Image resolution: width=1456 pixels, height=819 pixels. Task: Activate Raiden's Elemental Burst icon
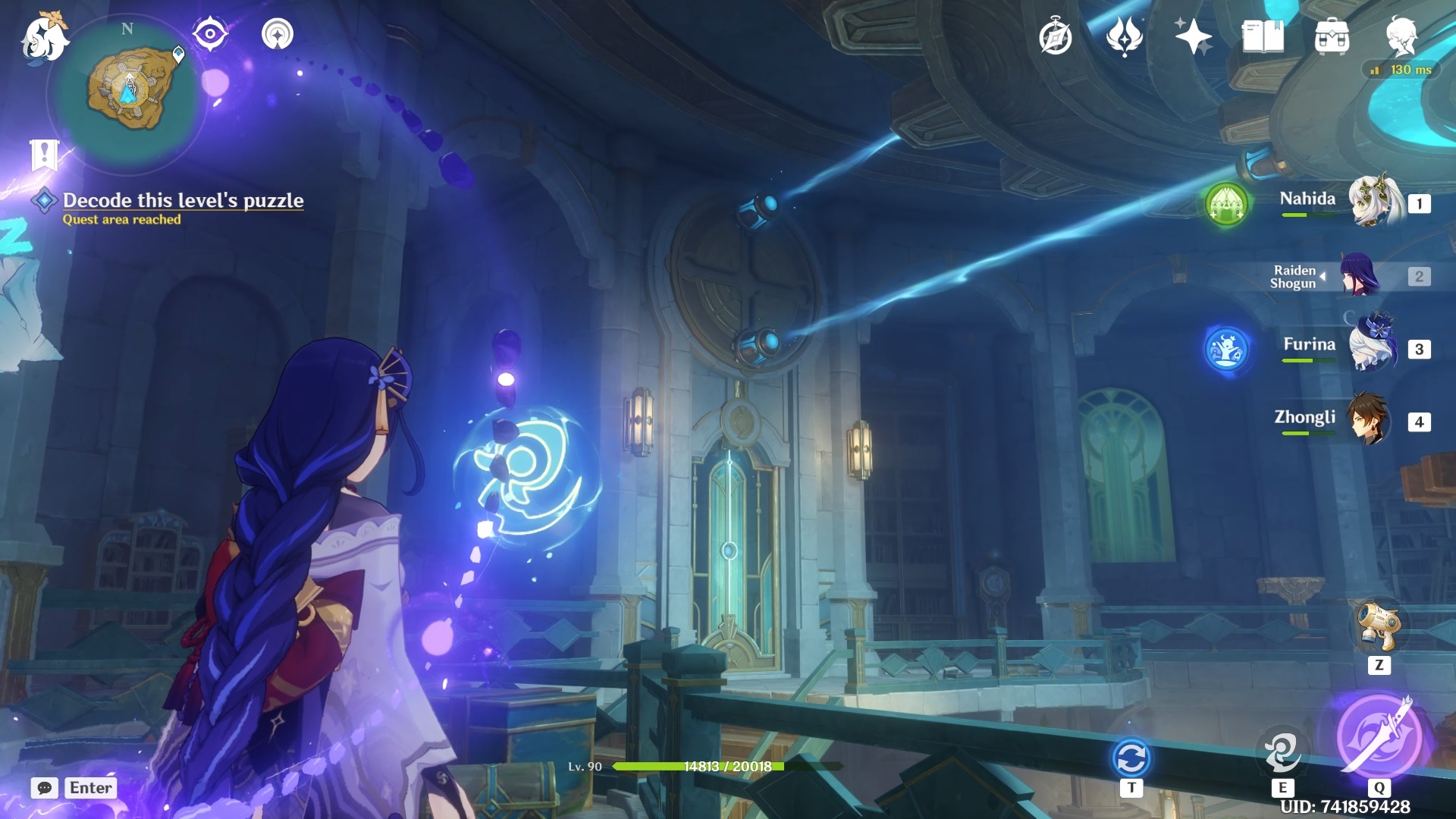coord(1379,736)
